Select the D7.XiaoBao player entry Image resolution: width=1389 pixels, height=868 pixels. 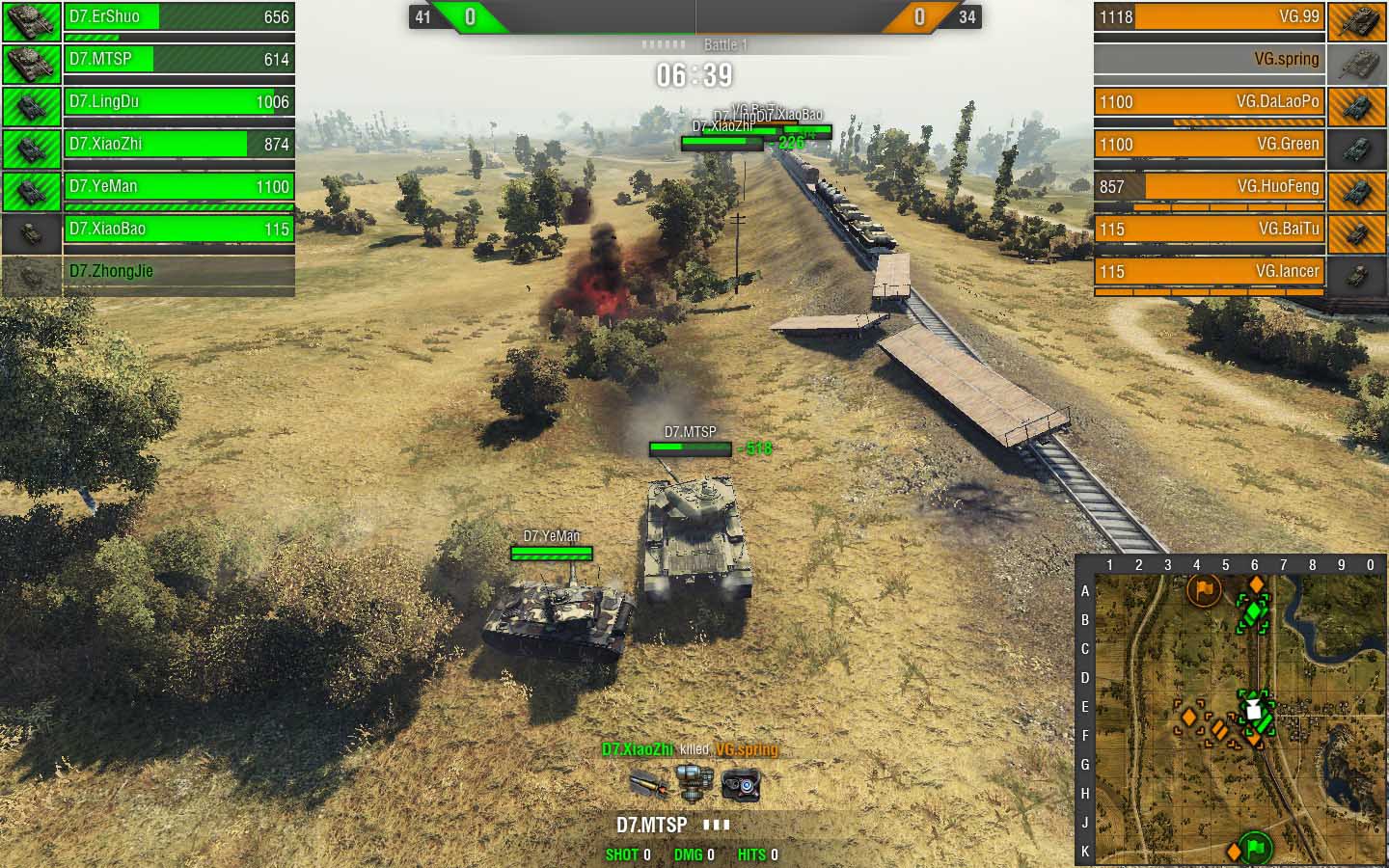point(178,230)
